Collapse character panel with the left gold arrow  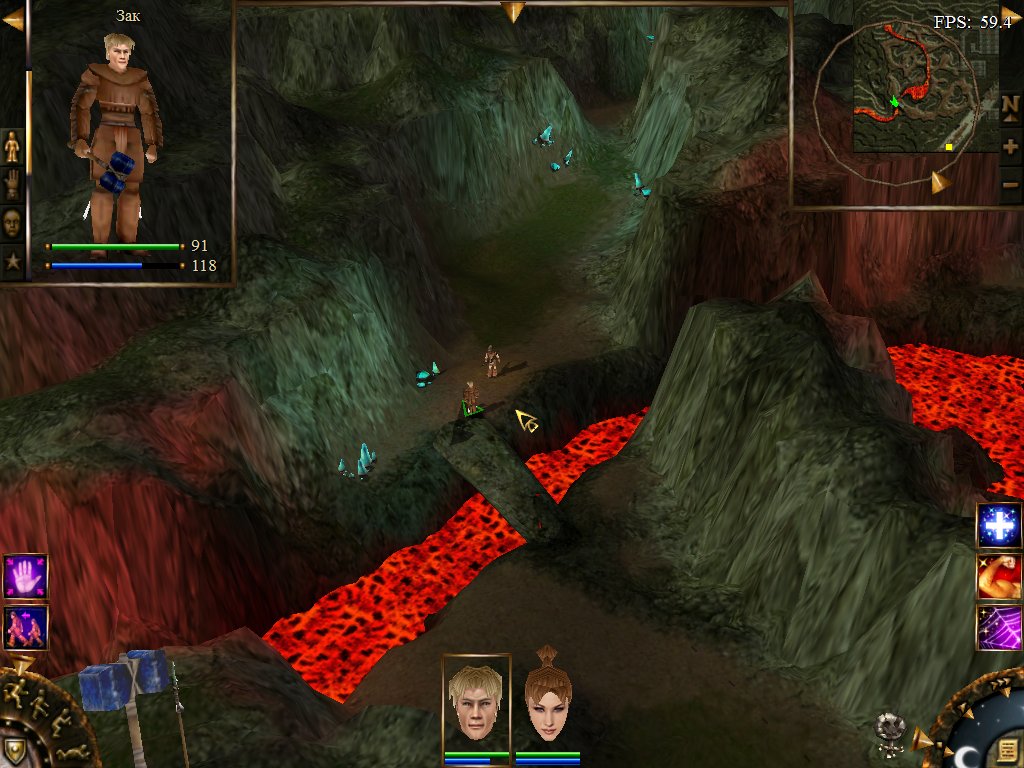[x=12, y=20]
